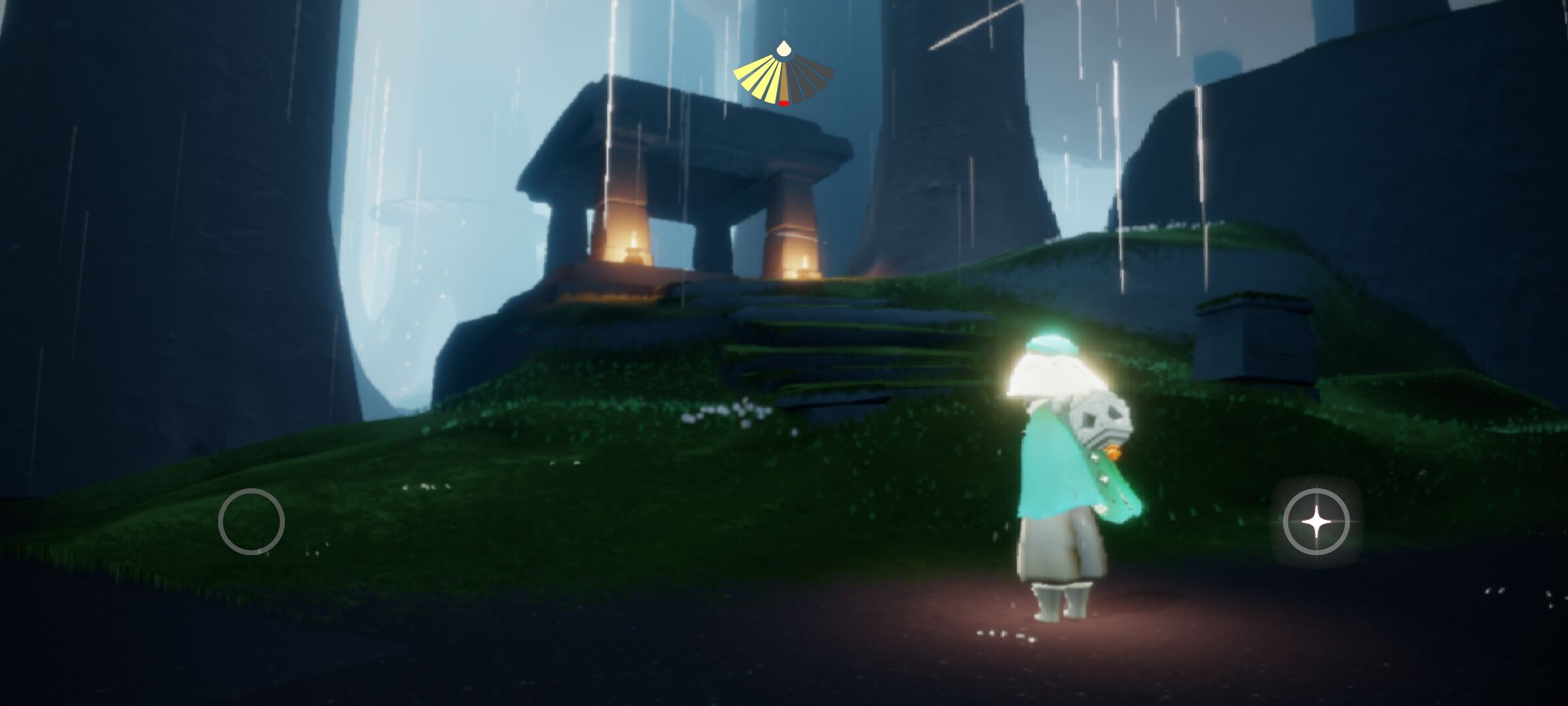Image resolution: width=1568 pixels, height=706 pixels.
Task: Tap the virtual joystick circle
Action: 252,522
